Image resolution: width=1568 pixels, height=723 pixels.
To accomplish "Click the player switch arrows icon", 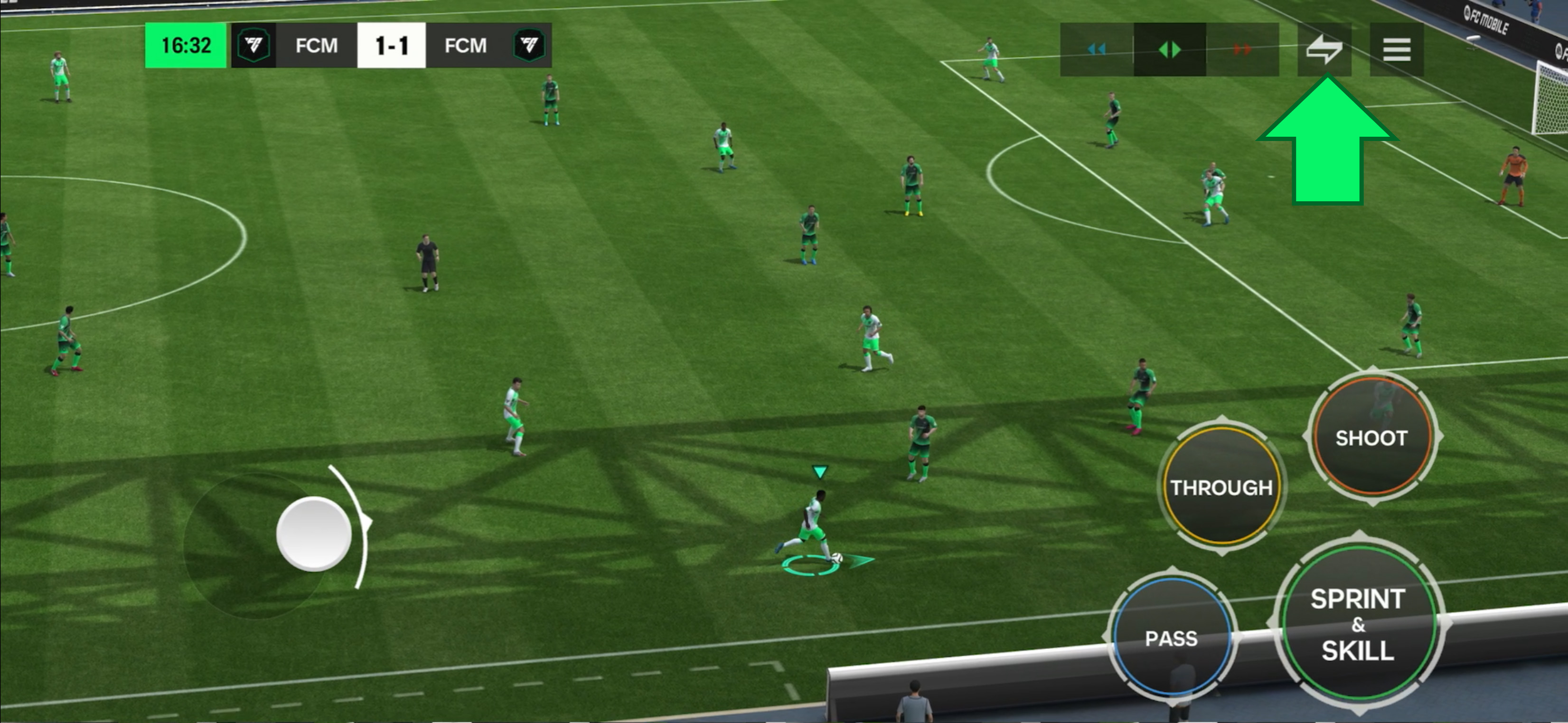I will [x=1324, y=49].
